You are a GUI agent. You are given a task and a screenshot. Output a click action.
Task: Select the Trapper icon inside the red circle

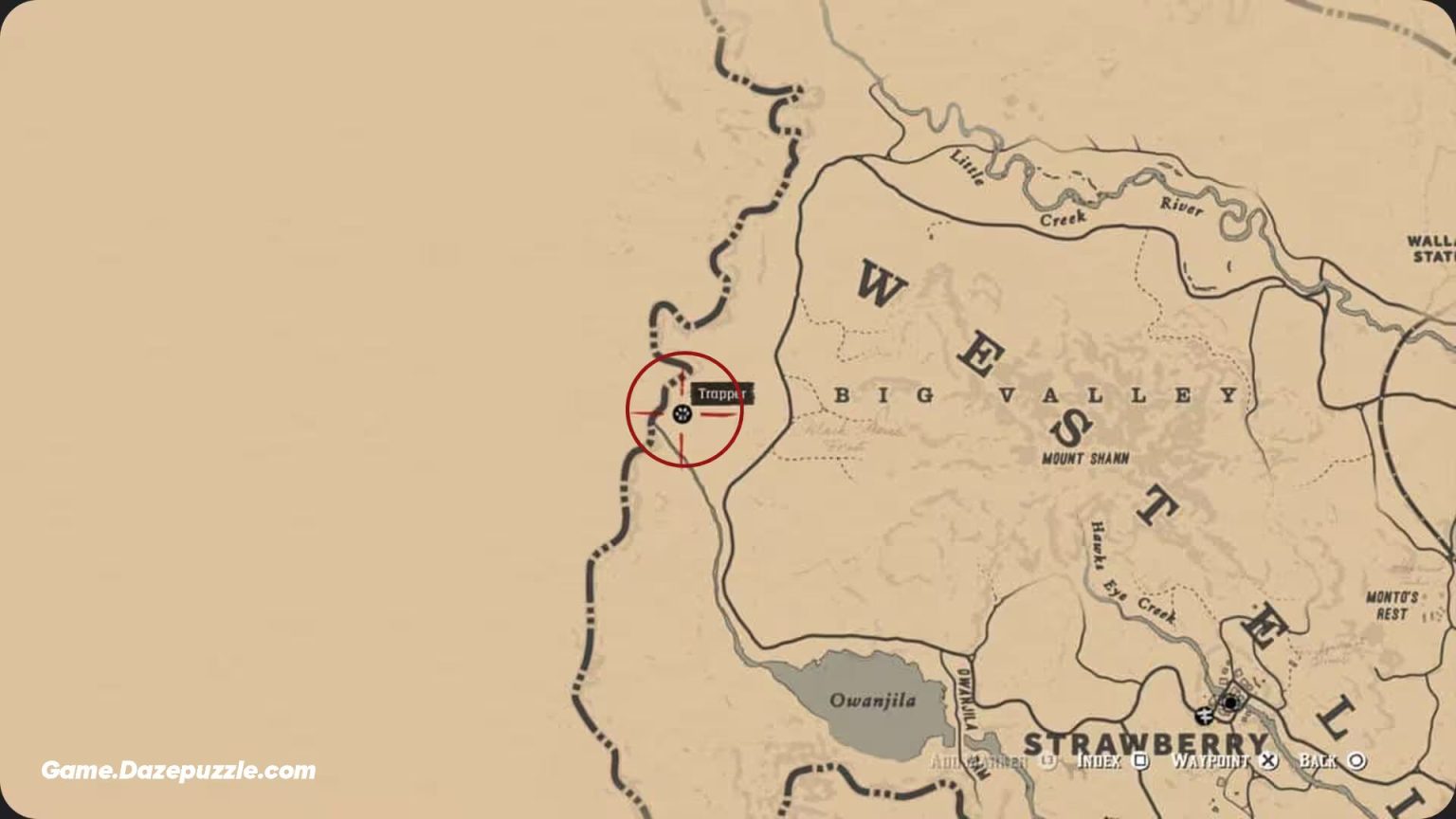(x=681, y=413)
